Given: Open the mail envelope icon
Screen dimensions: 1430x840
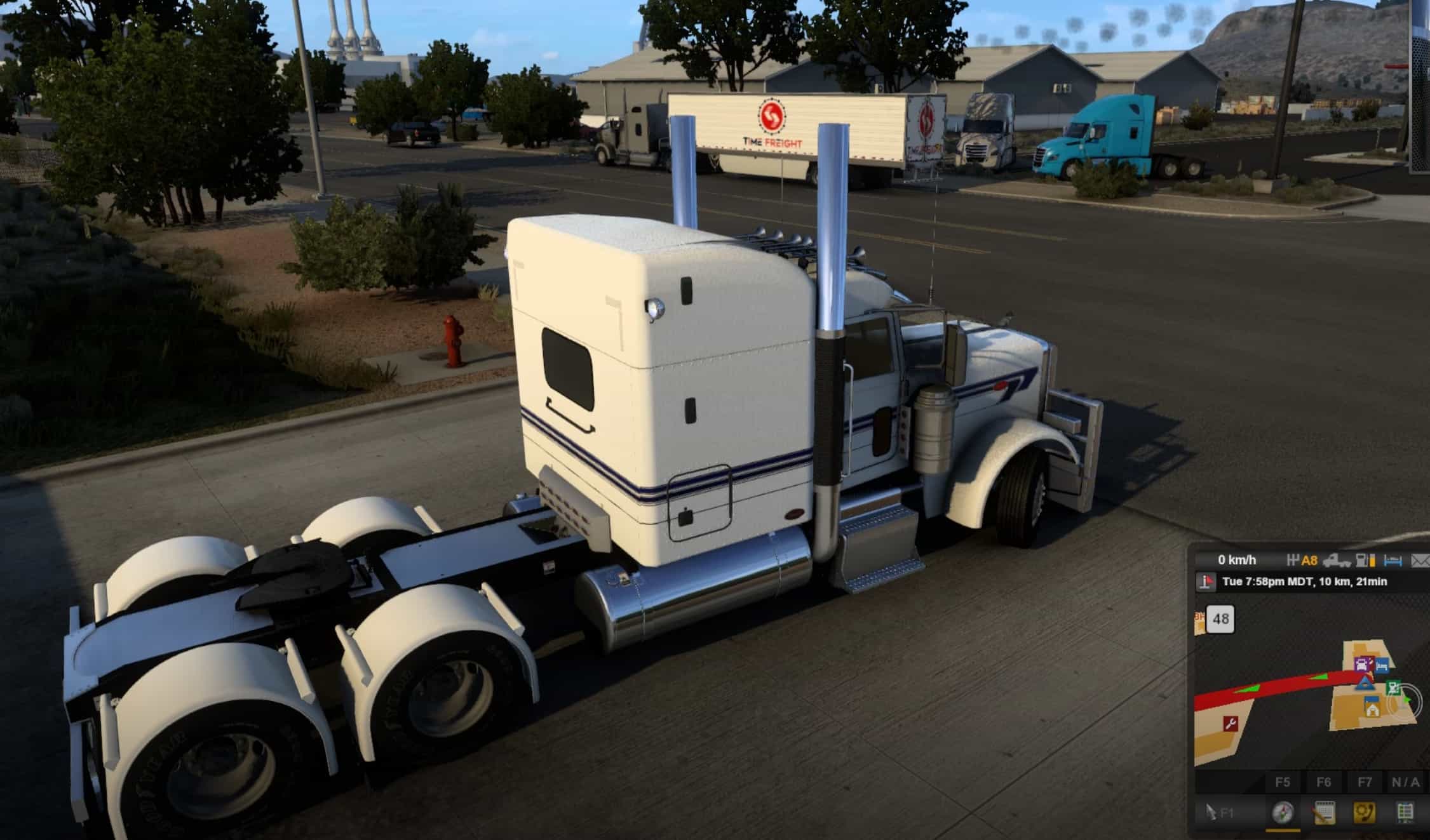Looking at the screenshot, I should (1420, 560).
